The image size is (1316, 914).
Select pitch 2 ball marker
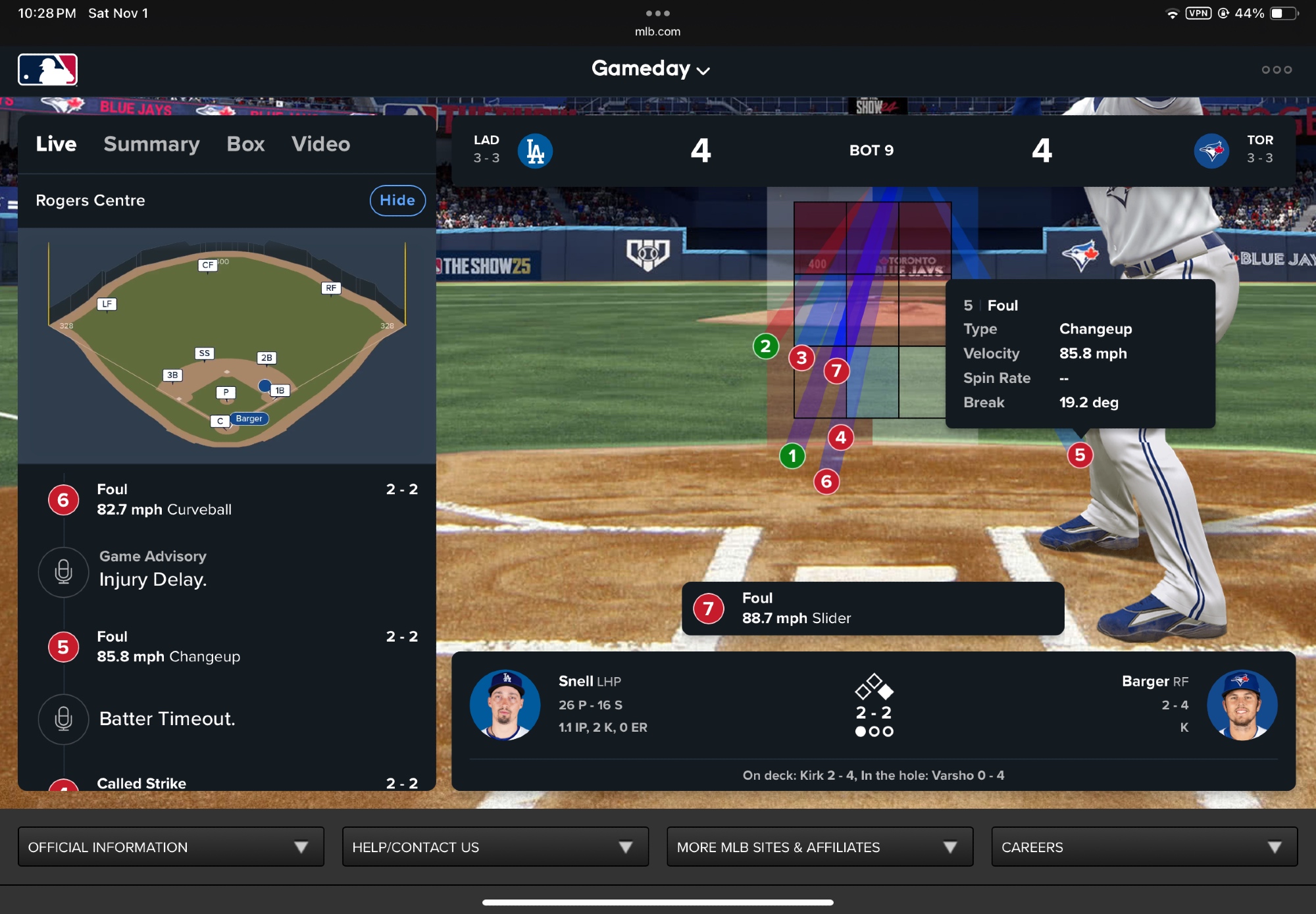tap(765, 346)
